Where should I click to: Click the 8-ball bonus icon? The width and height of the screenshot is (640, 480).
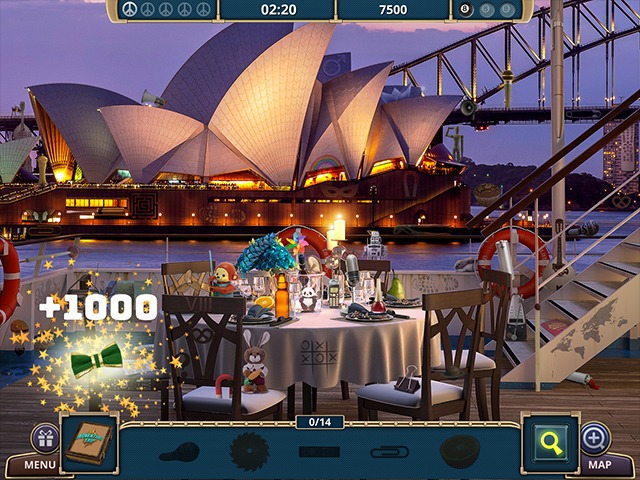click(x=465, y=10)
